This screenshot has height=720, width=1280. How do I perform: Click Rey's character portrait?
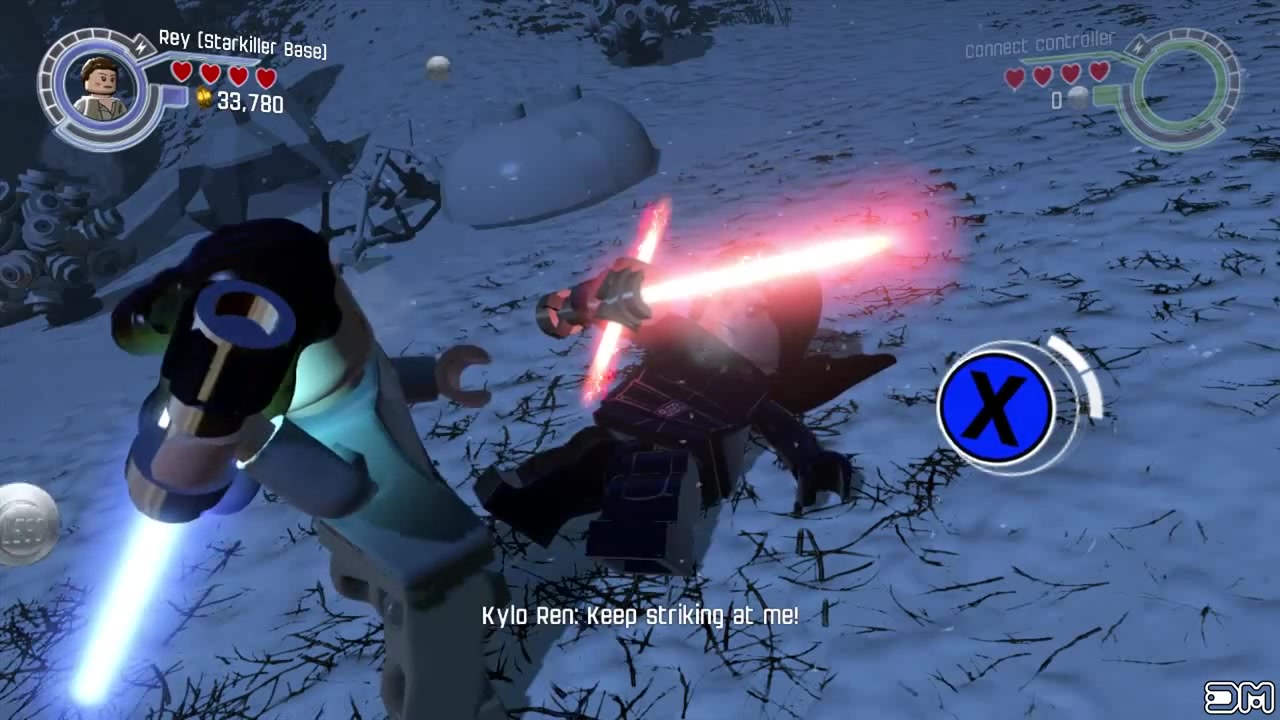pos(102,88)
